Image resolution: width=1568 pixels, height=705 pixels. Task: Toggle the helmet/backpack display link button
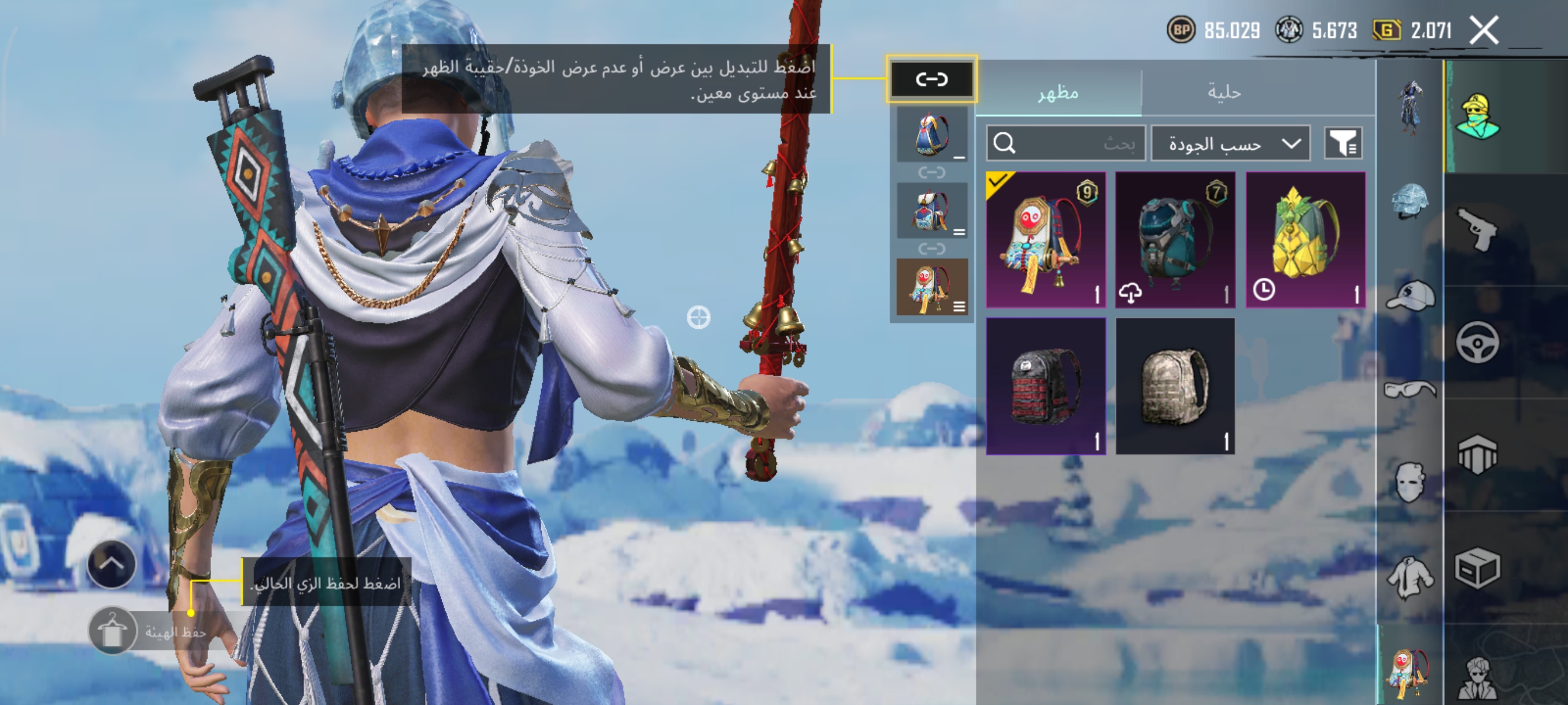click(x=931, y=79)
